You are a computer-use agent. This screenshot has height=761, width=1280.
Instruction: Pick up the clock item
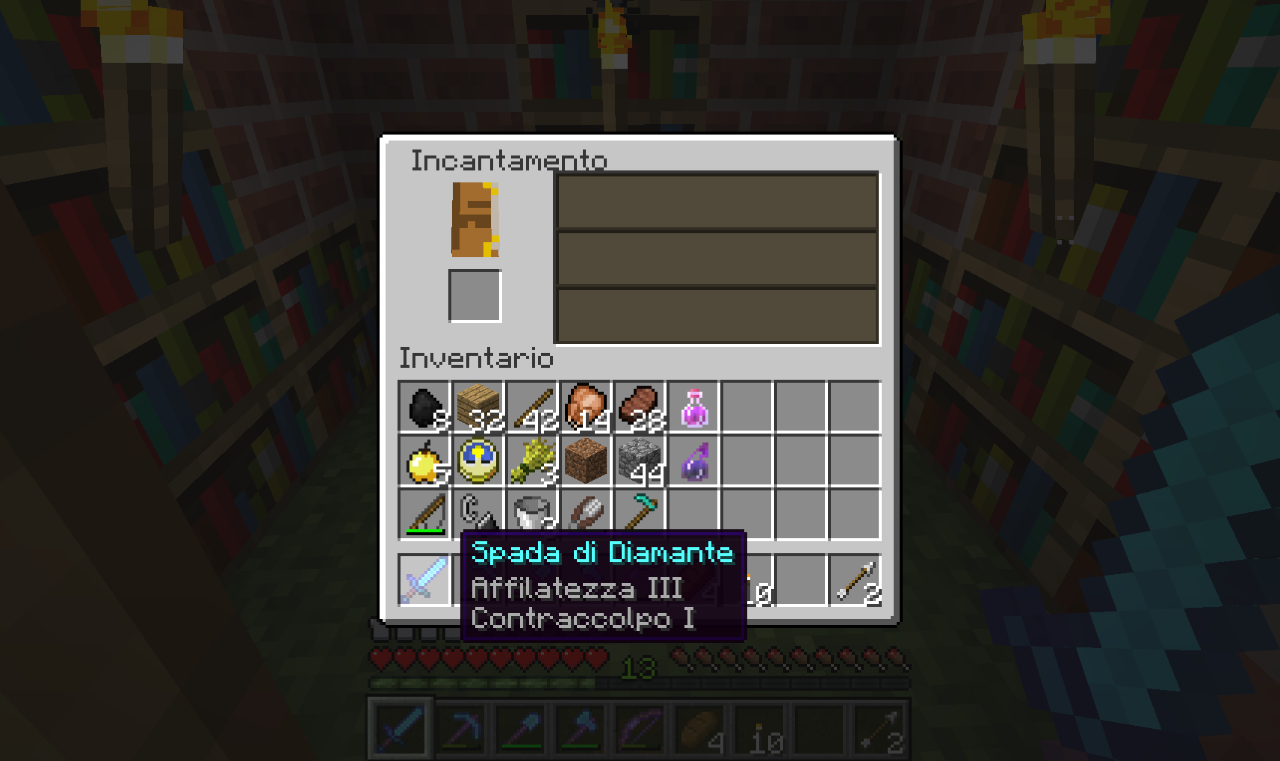[x=479, y=461]
